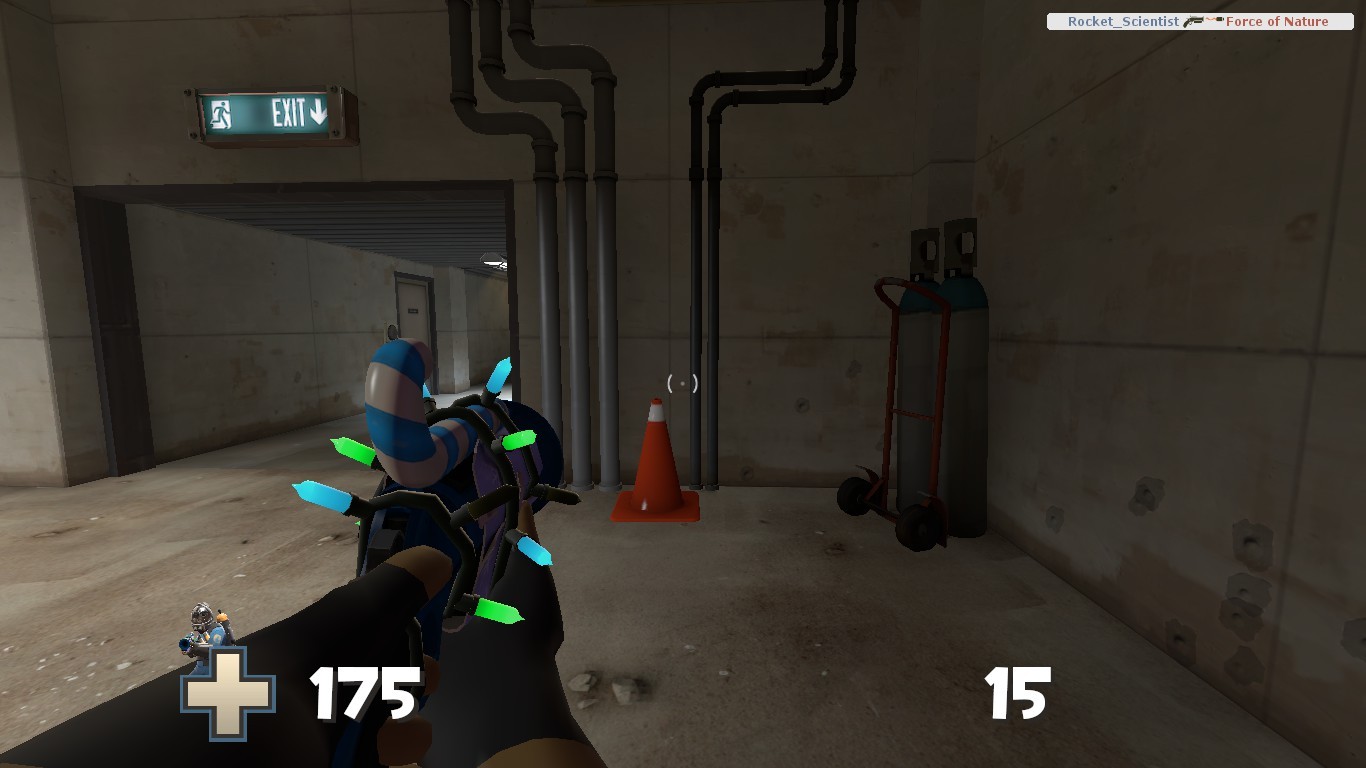Click the crosshair circle at screen center
Viewport: 1366px width, 768px height.
[x=682, y=382]
